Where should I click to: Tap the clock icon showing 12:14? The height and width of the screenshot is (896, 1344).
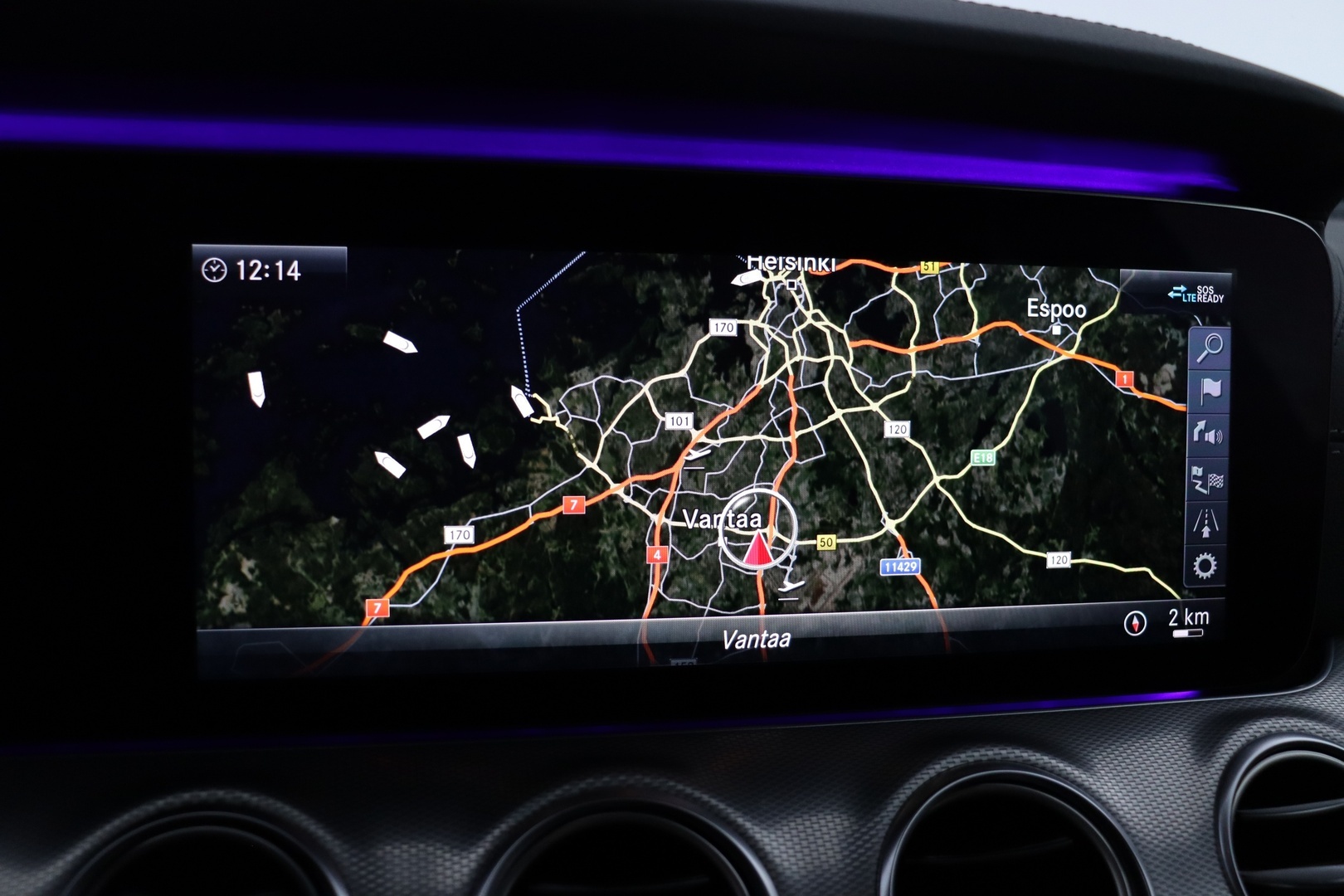tap(214, 267)
